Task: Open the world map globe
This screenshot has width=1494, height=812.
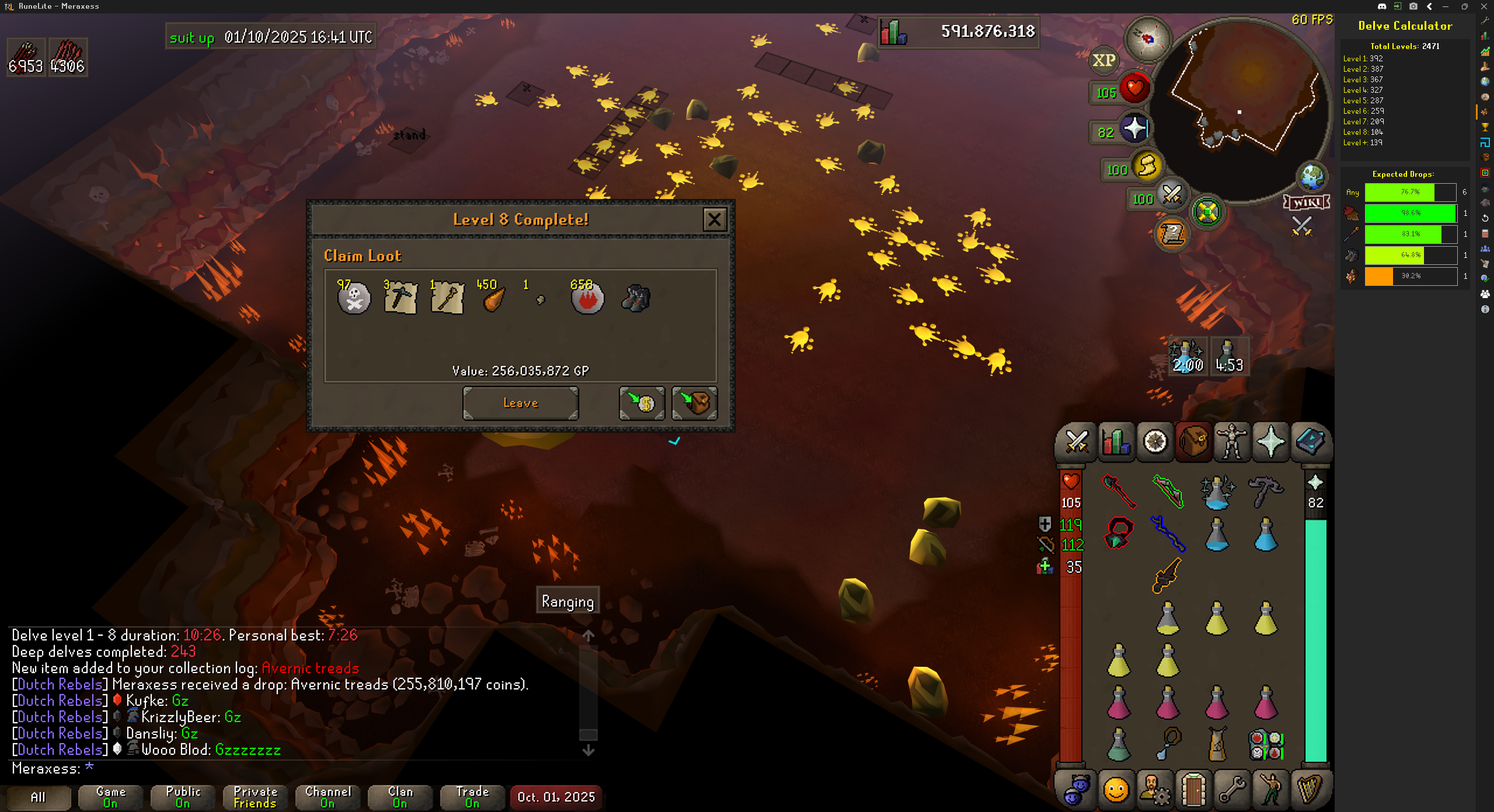Action: tap(1312, 177)
